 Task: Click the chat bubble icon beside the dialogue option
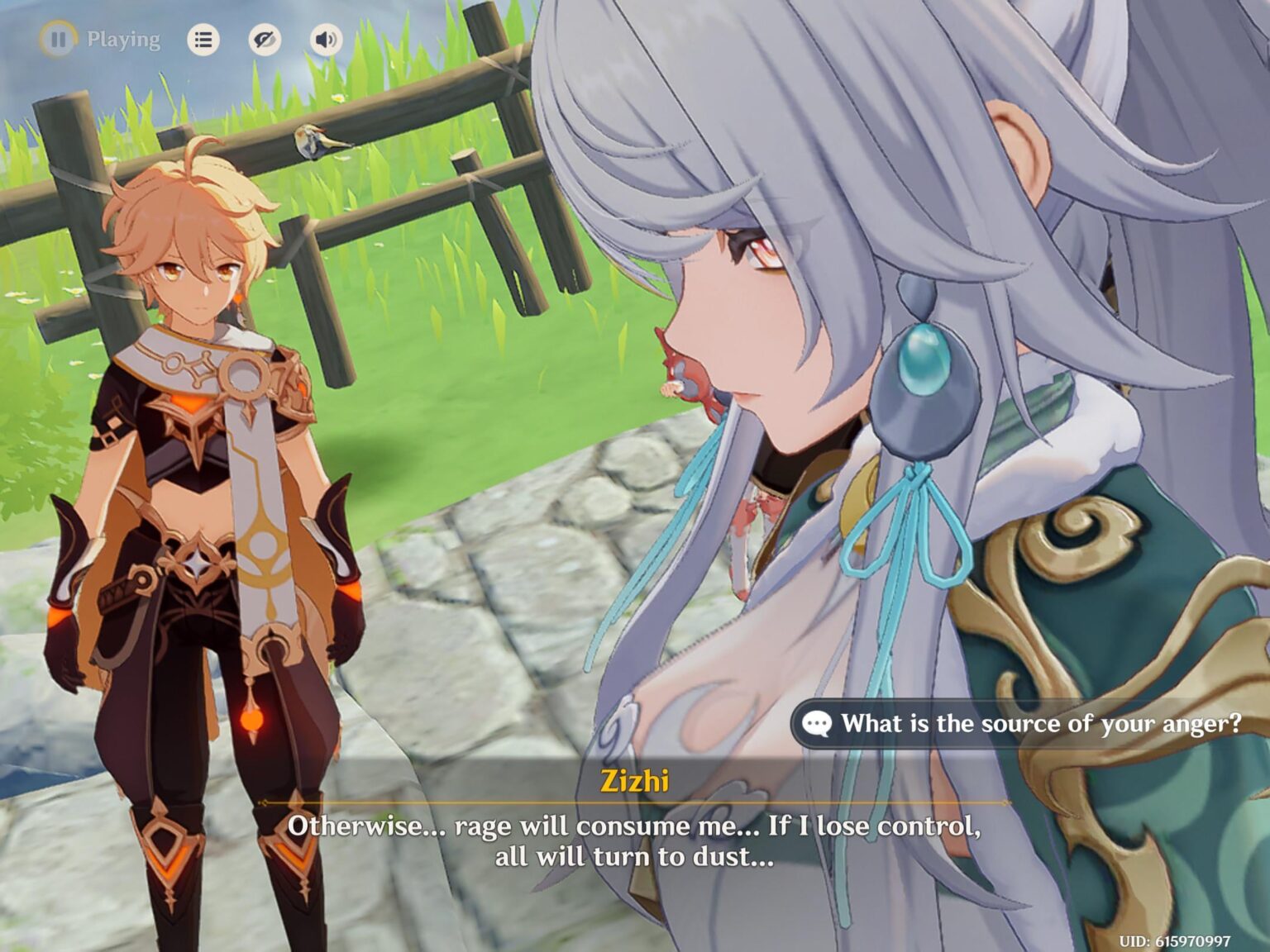[817, 723]
